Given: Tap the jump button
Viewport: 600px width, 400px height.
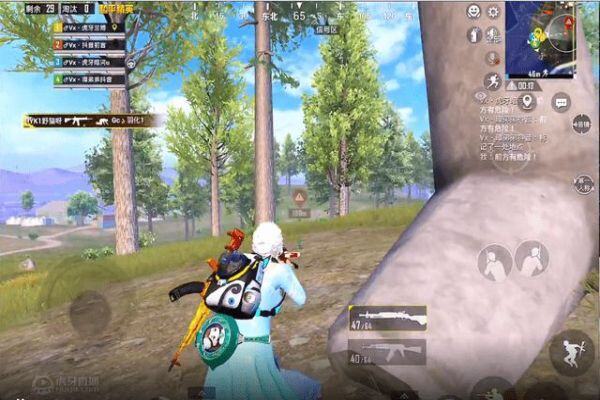Looking at the screenshot, I should pos(571,351).
